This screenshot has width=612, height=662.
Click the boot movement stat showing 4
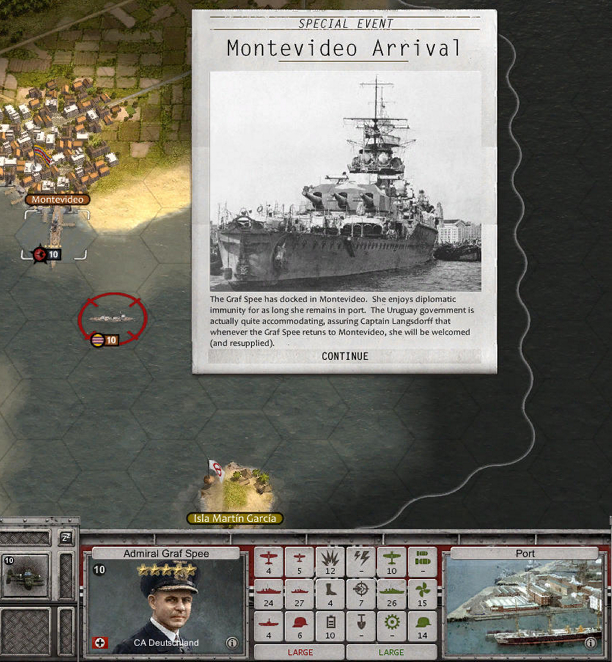[x=331, y=595]
